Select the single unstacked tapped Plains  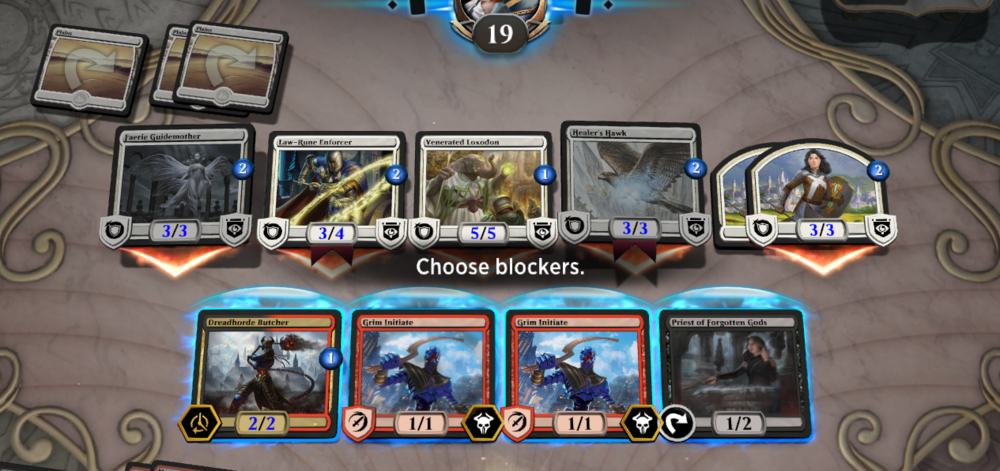point(86,68)
